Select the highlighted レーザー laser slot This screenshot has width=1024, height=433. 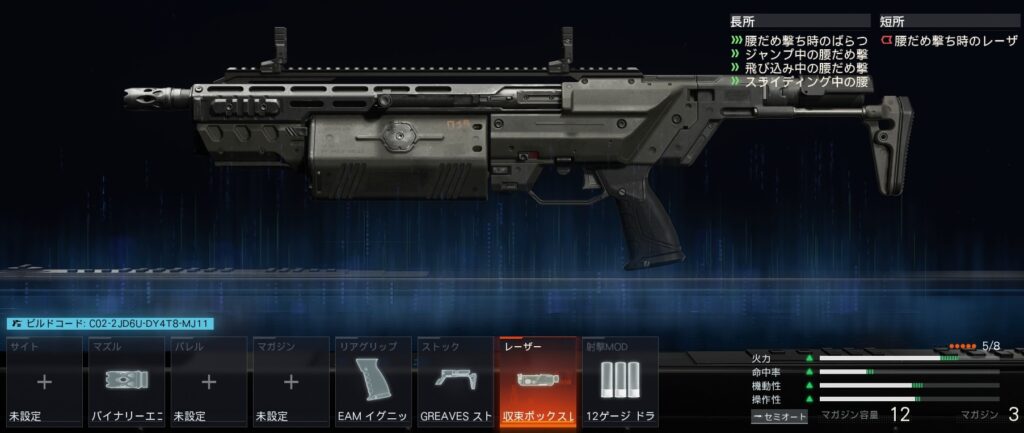(x=537, y=381)
